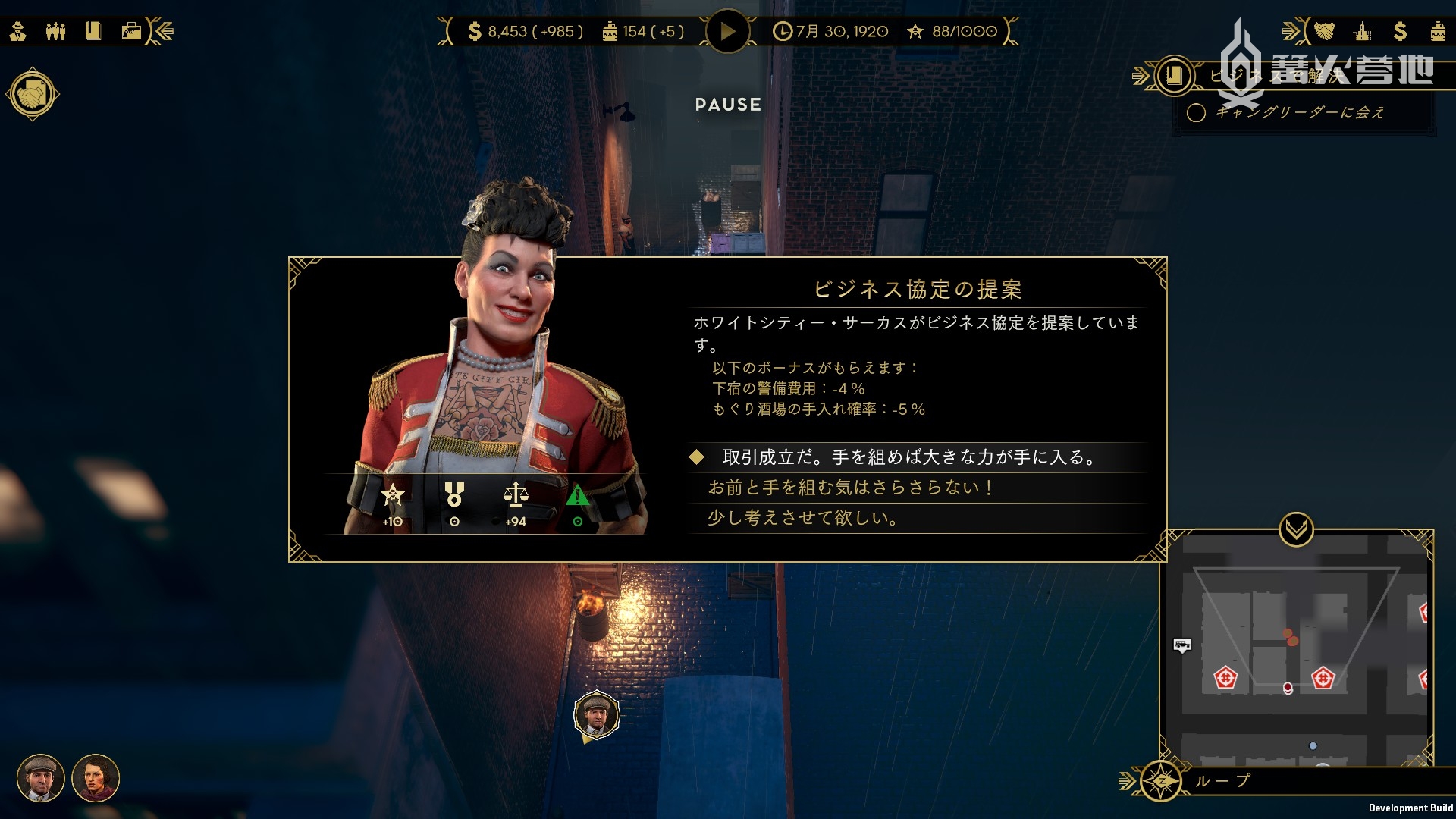Open the dollar sign finances menu
This screenshot has height=819, width=1456.
tap(1400, 31)
